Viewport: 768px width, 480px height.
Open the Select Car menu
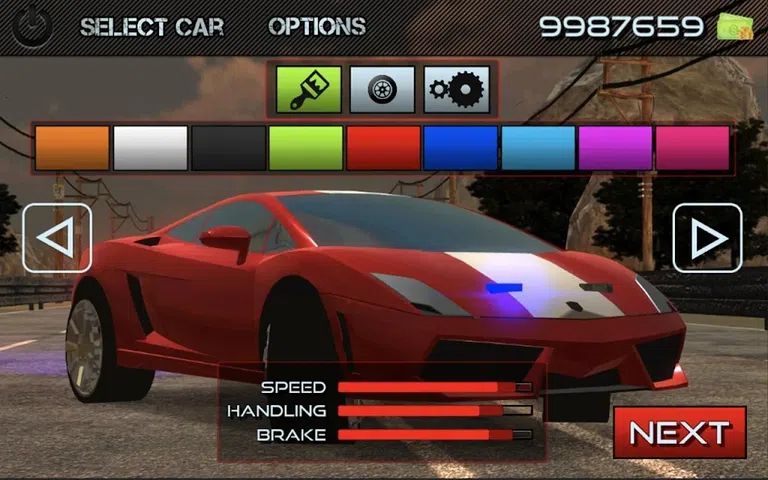pos(153,27)
